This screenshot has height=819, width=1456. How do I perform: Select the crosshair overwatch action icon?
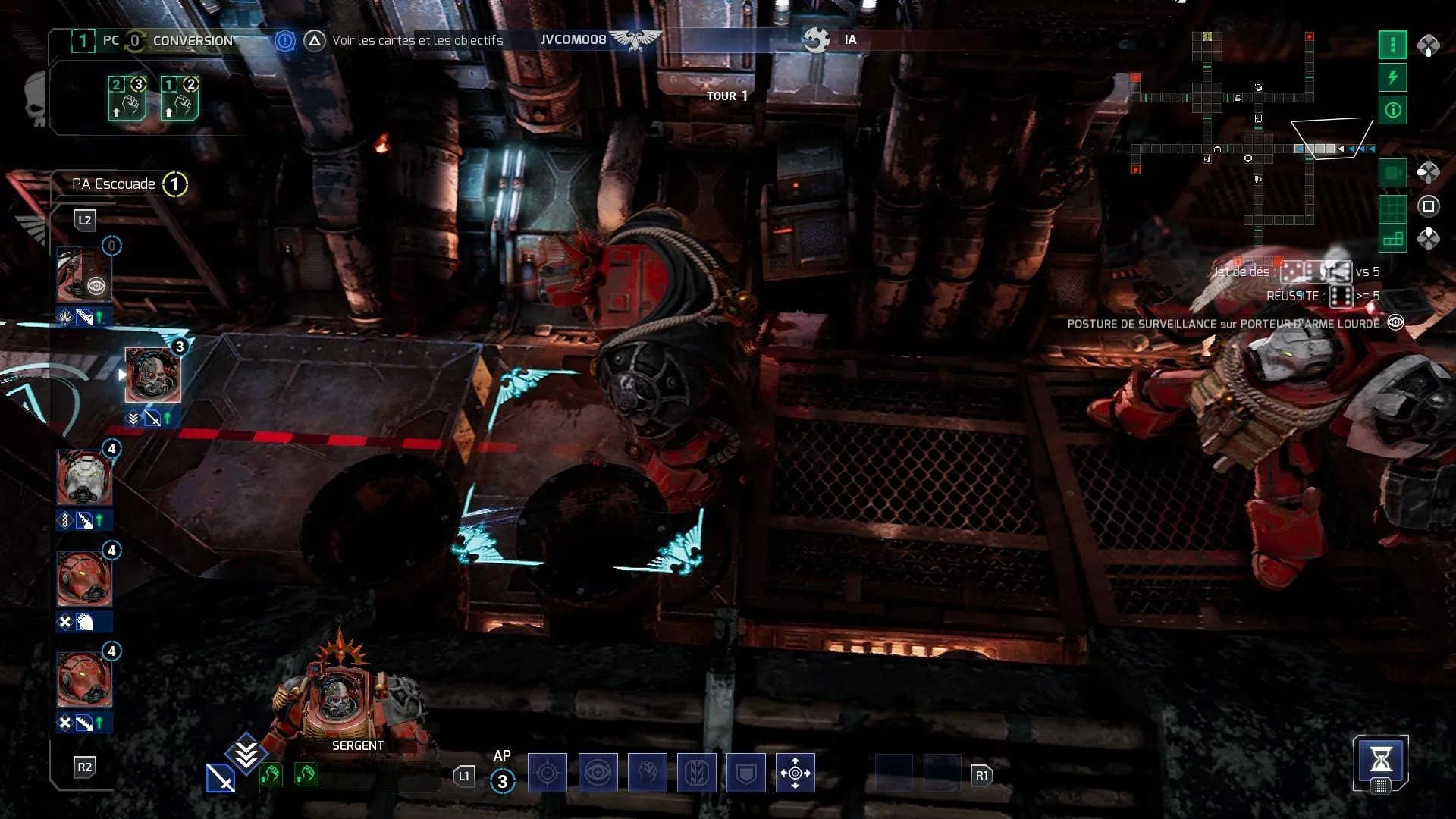pyautogui.click(x=548, y=773)
